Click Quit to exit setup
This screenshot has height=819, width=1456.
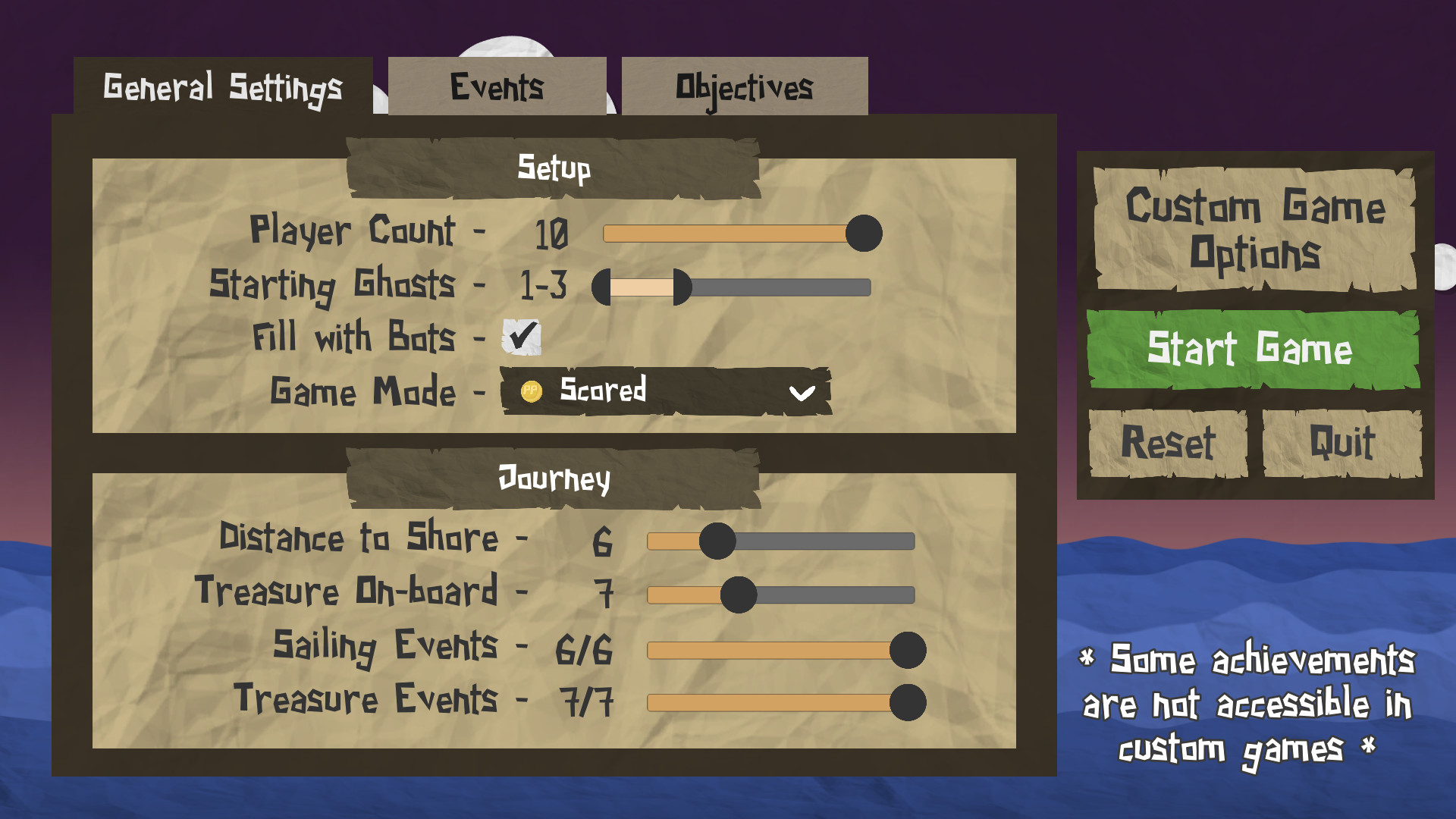pos(1341,444)
